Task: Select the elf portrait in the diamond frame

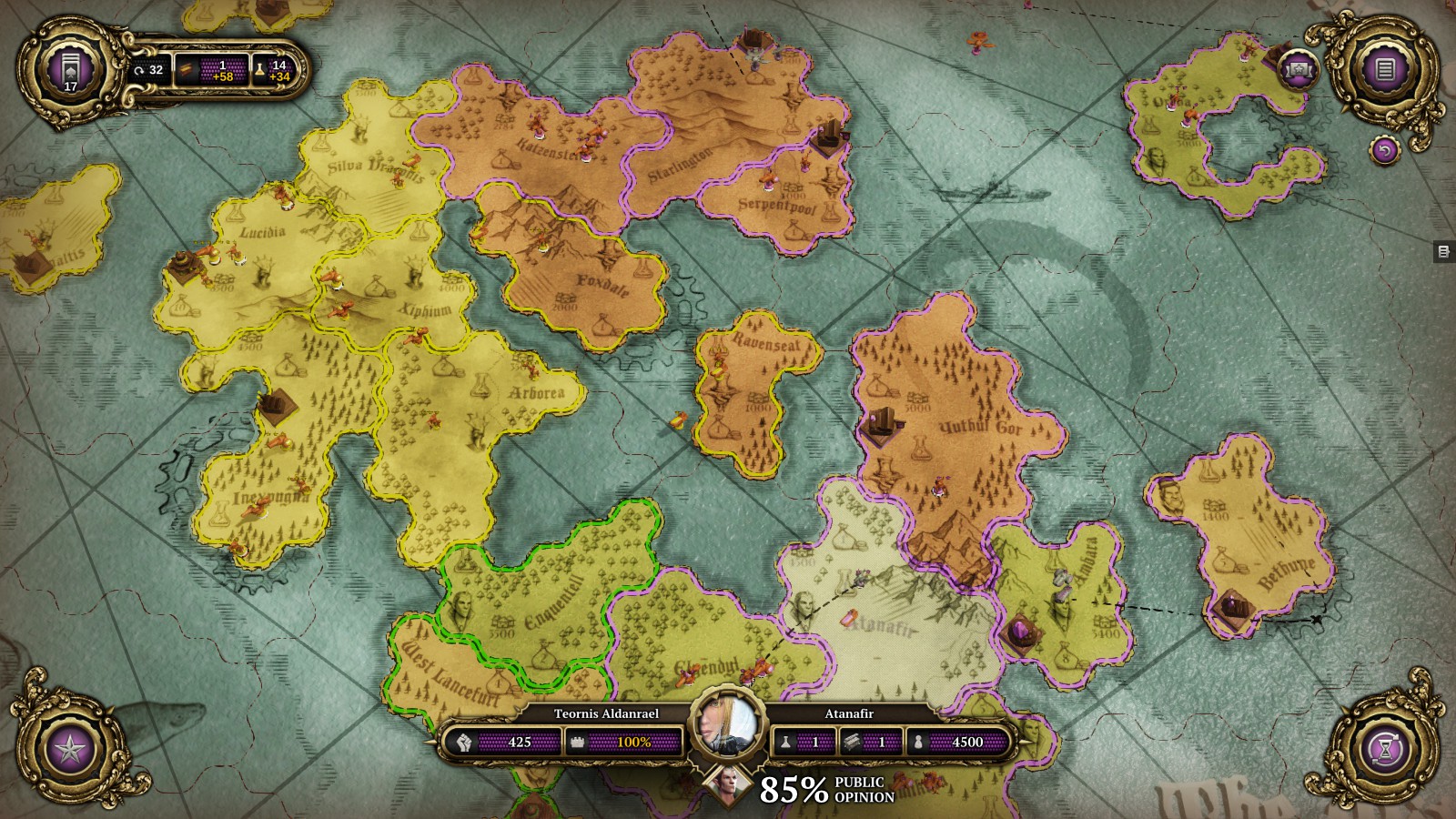Action: (728, 785)
